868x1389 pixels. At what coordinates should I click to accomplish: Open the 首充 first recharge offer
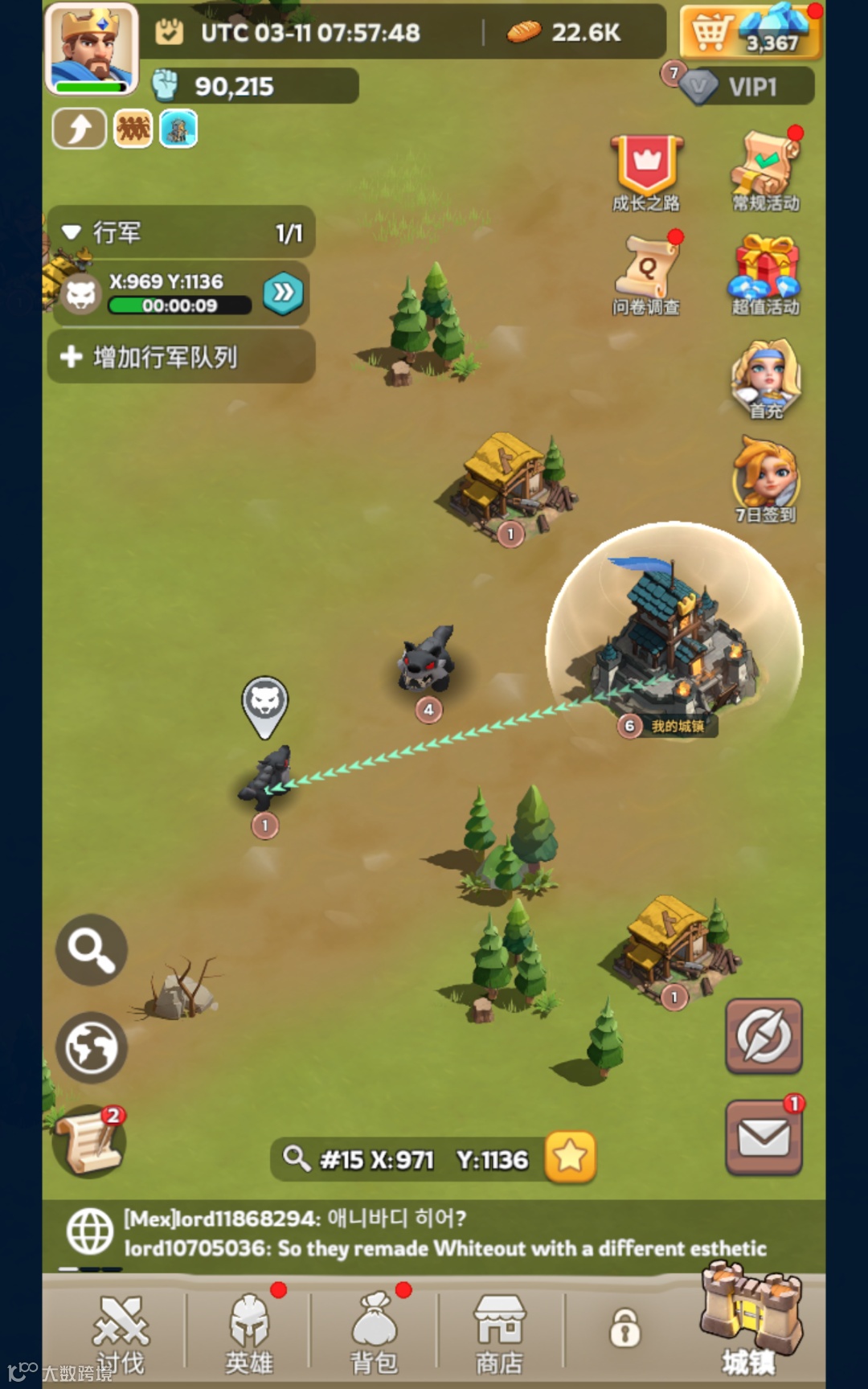(x=766, y=378)
